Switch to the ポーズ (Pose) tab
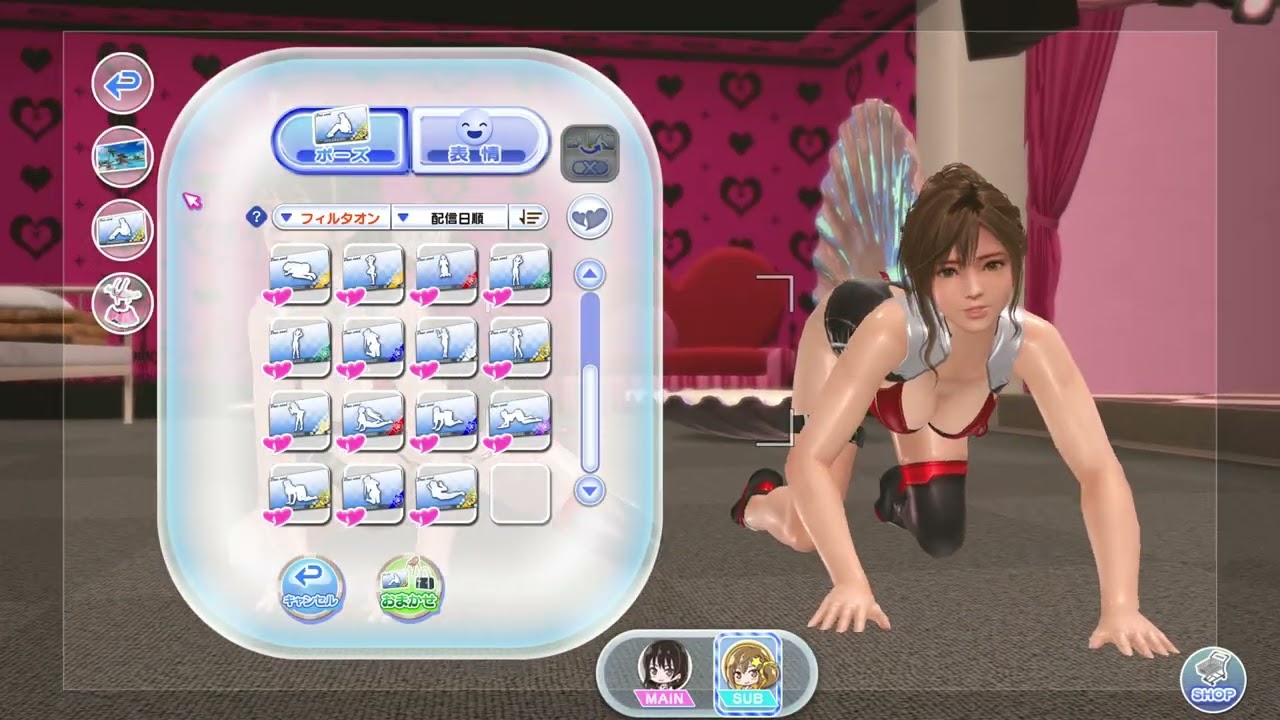The height and width of the screenshot is (720, 1280). coord(341,139)
